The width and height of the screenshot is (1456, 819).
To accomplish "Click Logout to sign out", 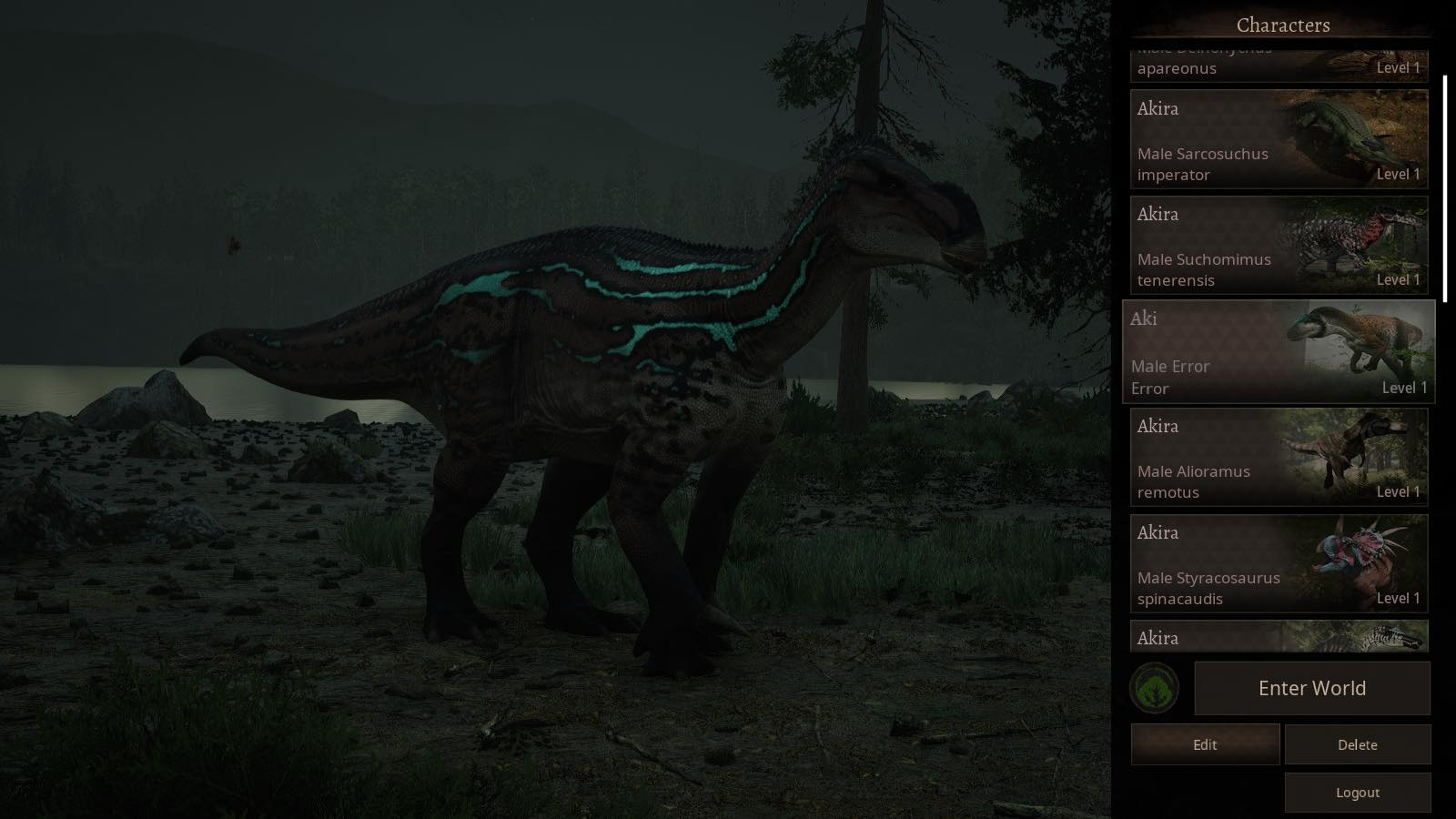I will tap(1358, 793).
